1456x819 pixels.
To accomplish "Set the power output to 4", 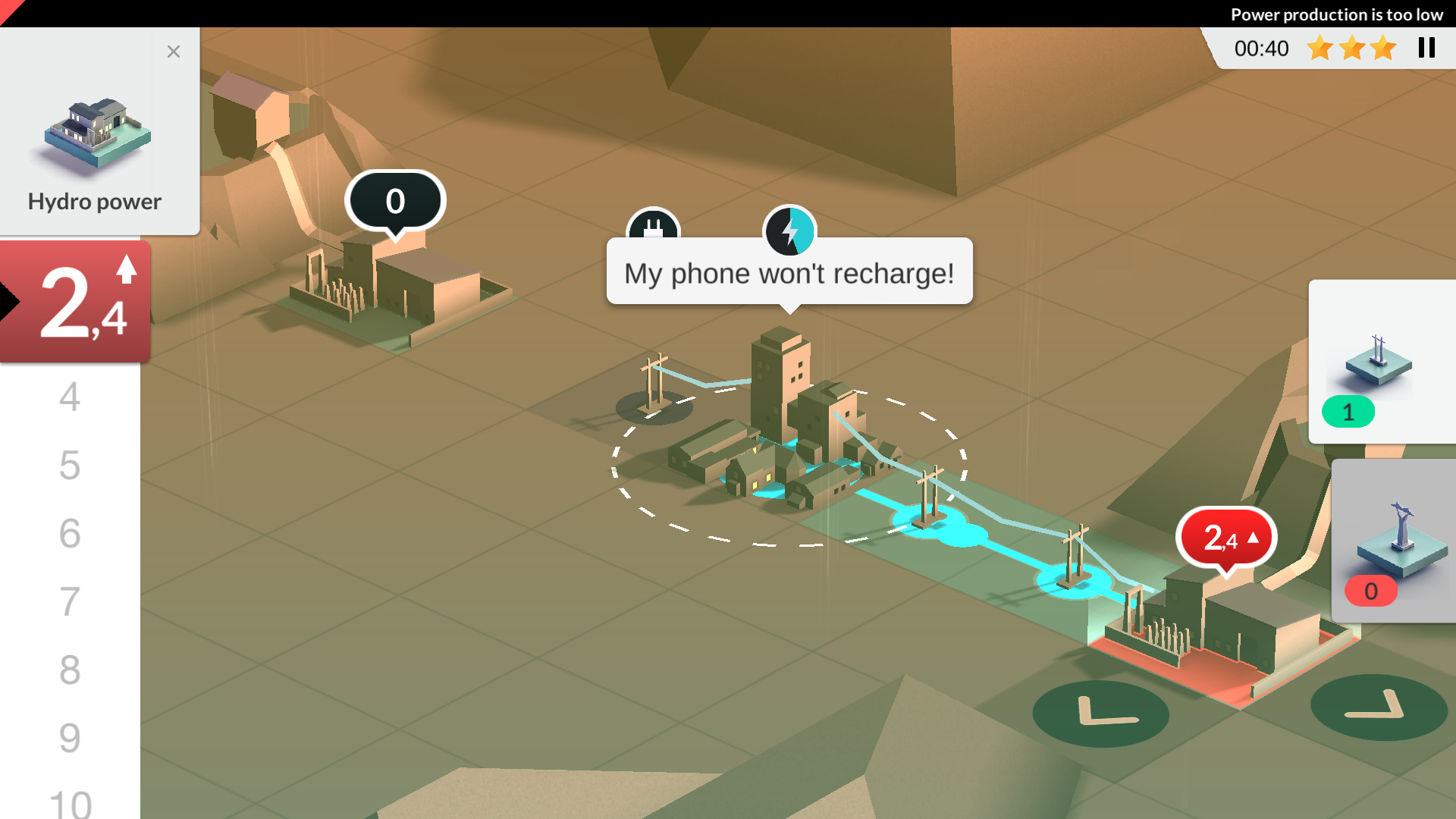I will [x=70, y=397].
